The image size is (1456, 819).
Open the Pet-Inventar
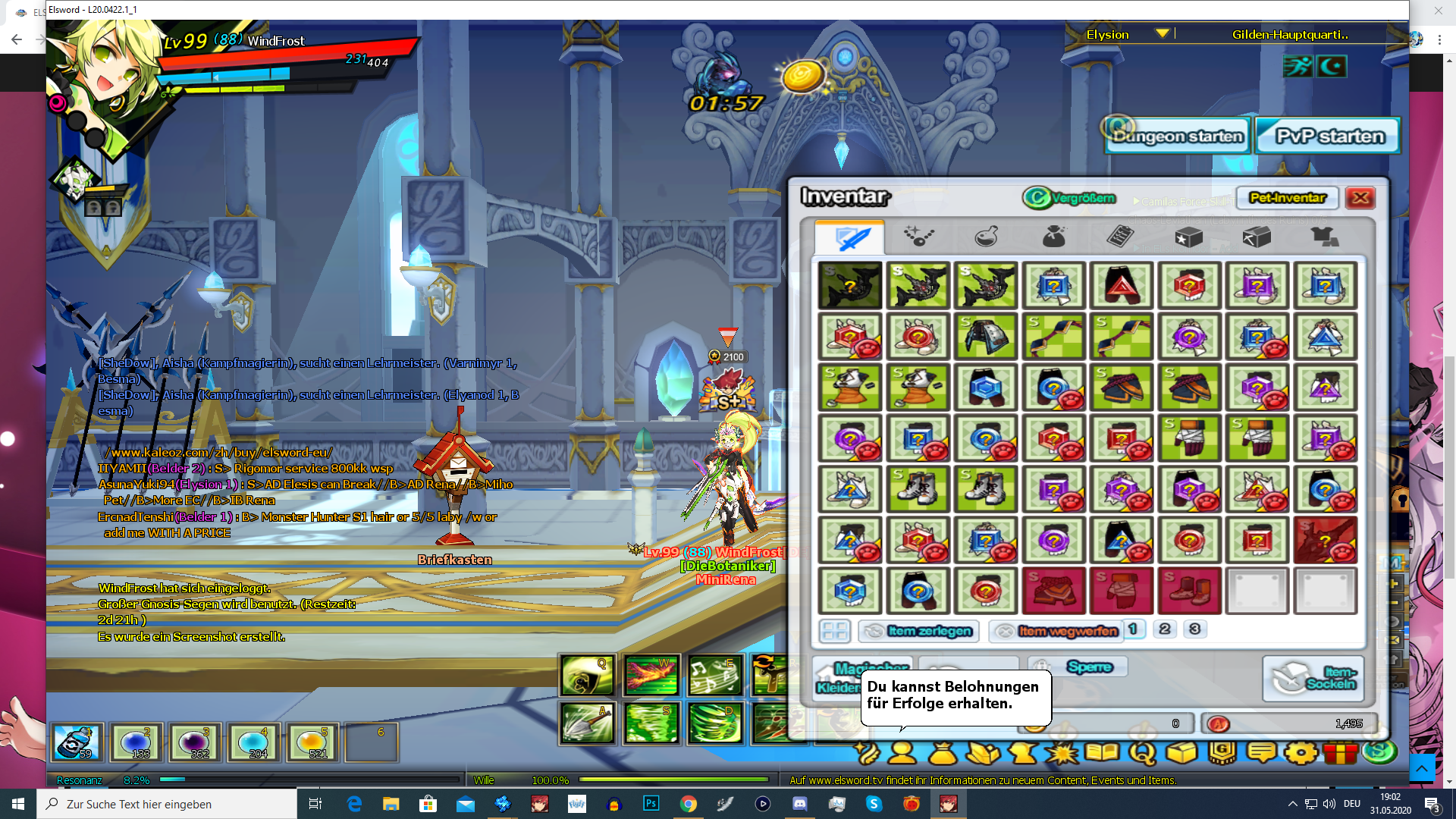click(x=1287, y=198)
